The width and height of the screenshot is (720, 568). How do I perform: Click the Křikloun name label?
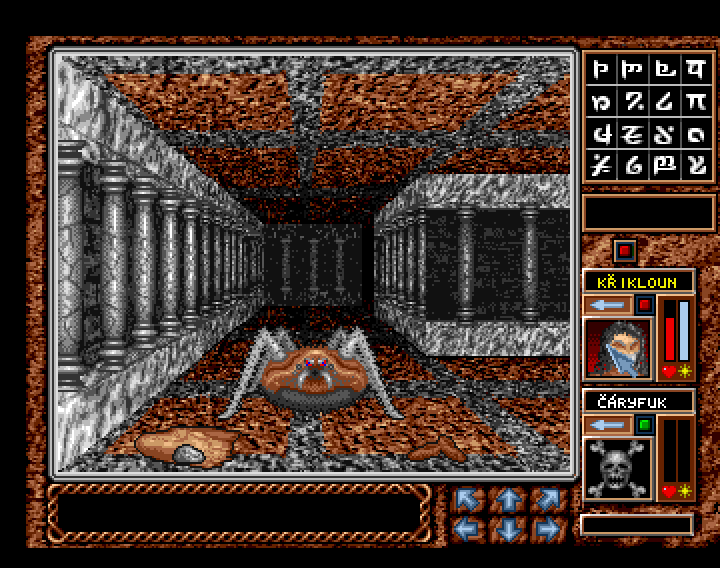(x=638, y=282)
